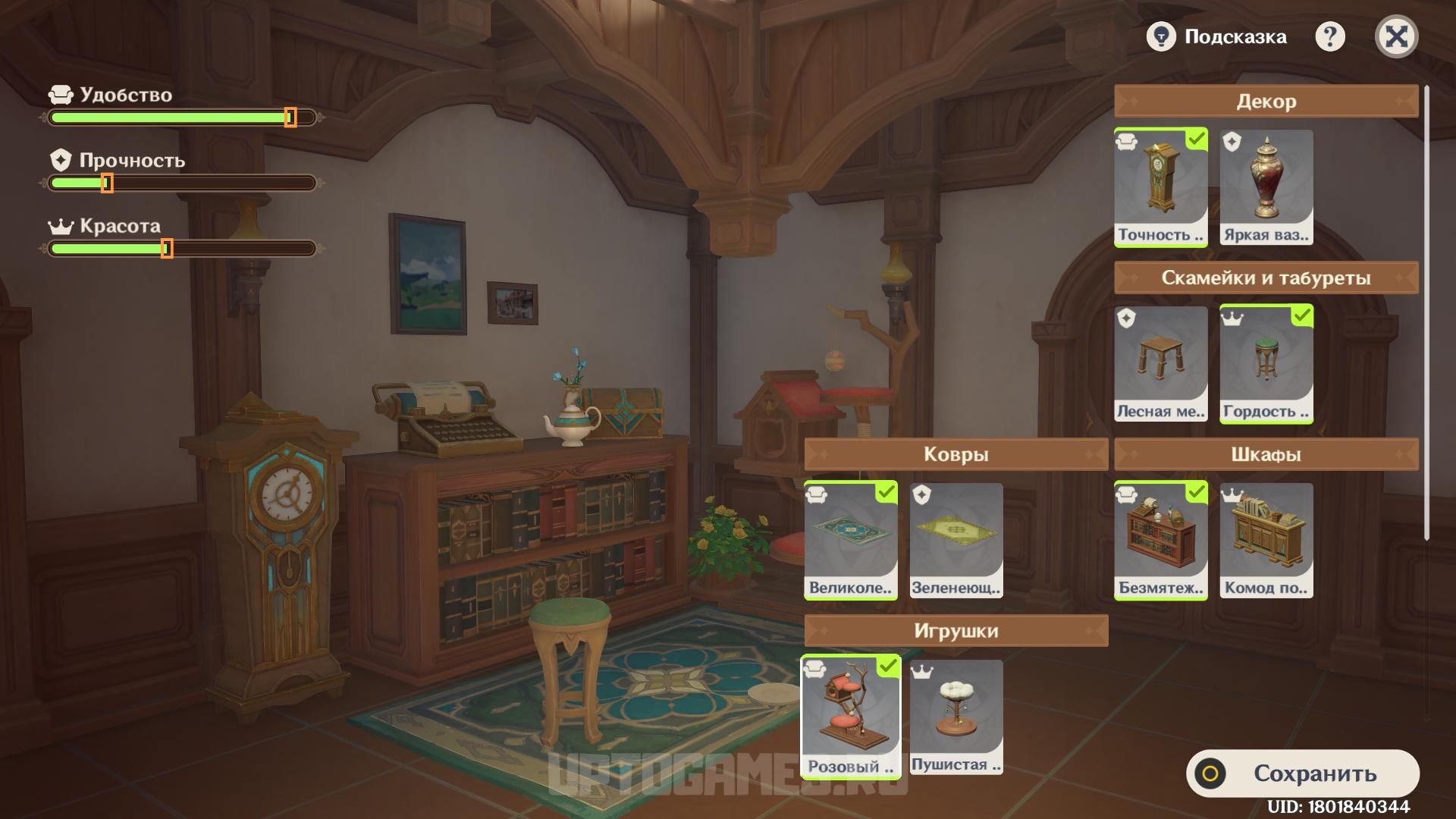Image resolution: width=1456 pixels, height=819 pixels.
Task: Choose the Комод dresser with books
Action: 1266,540
